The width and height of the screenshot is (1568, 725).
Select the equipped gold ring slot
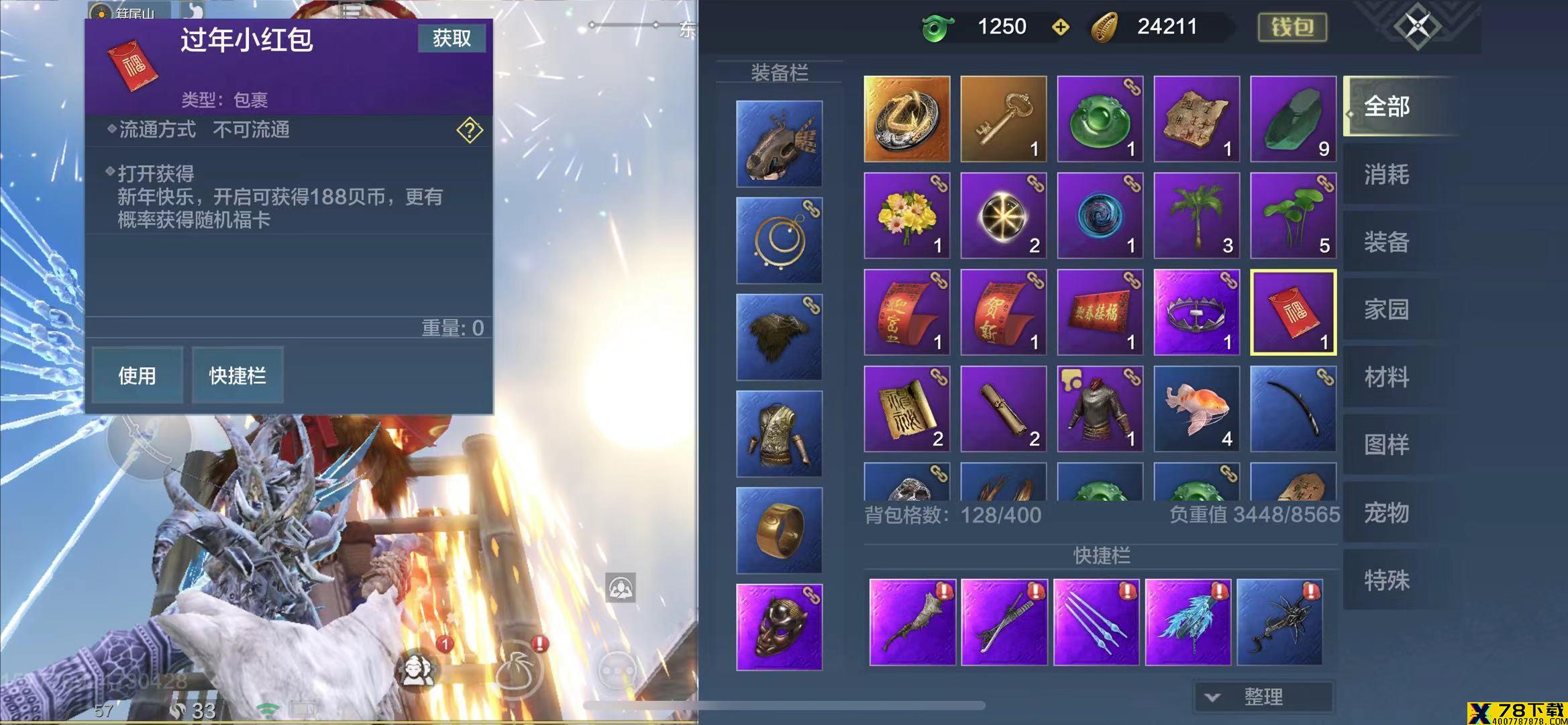(779, 530)
